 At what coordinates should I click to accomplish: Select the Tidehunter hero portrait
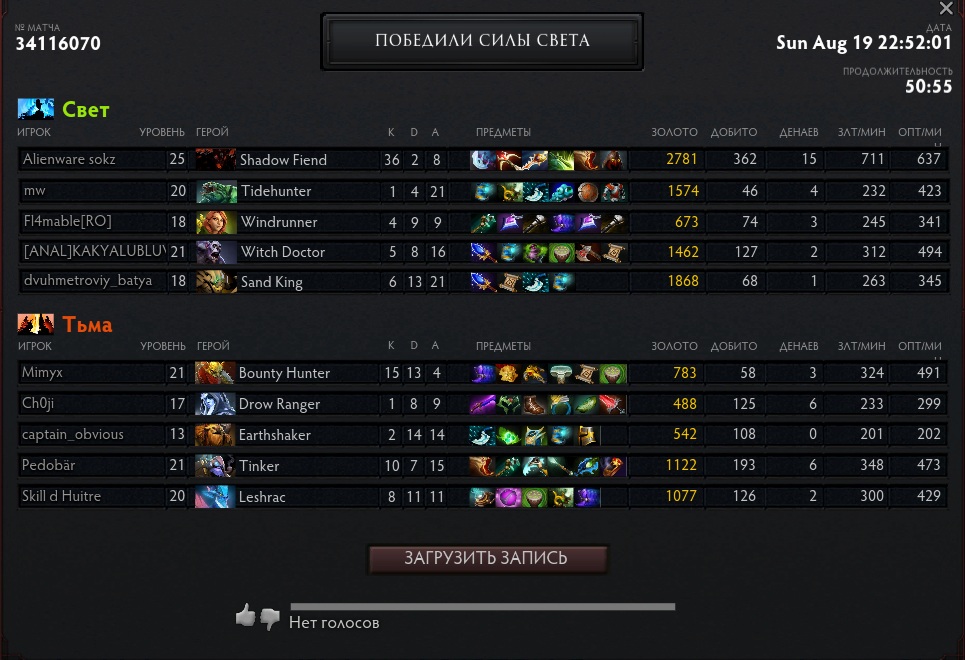[216, 191]
